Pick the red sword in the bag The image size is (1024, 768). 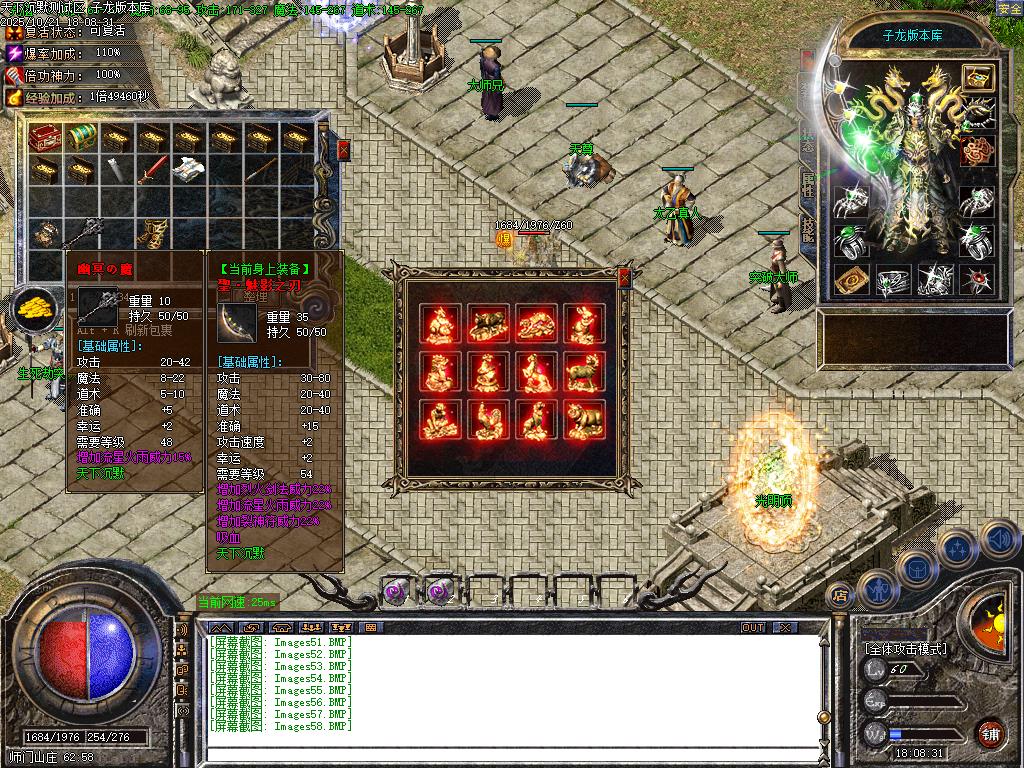[x=151, y=170]
